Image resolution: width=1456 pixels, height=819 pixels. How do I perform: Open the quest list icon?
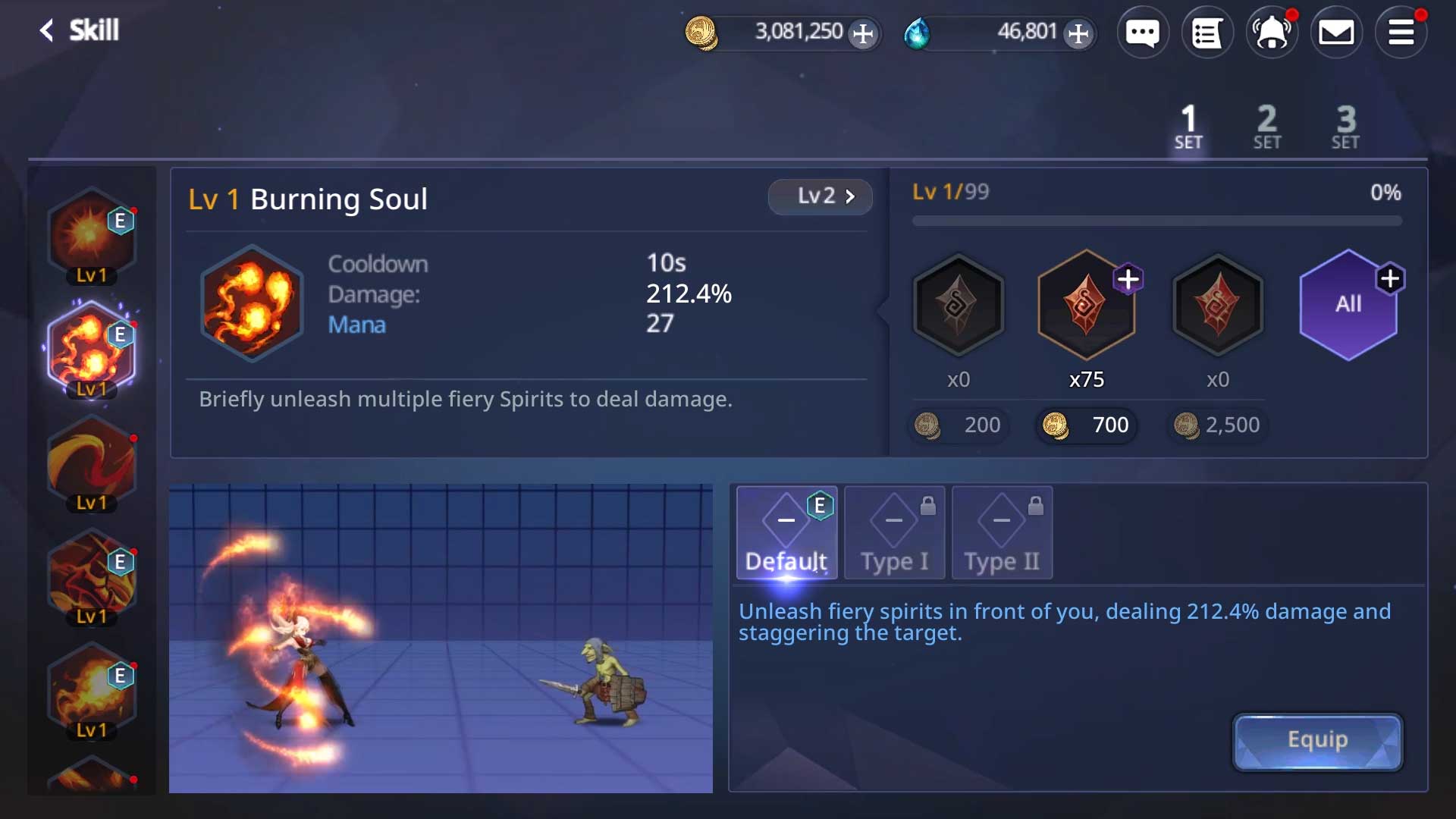point(1207,33)
